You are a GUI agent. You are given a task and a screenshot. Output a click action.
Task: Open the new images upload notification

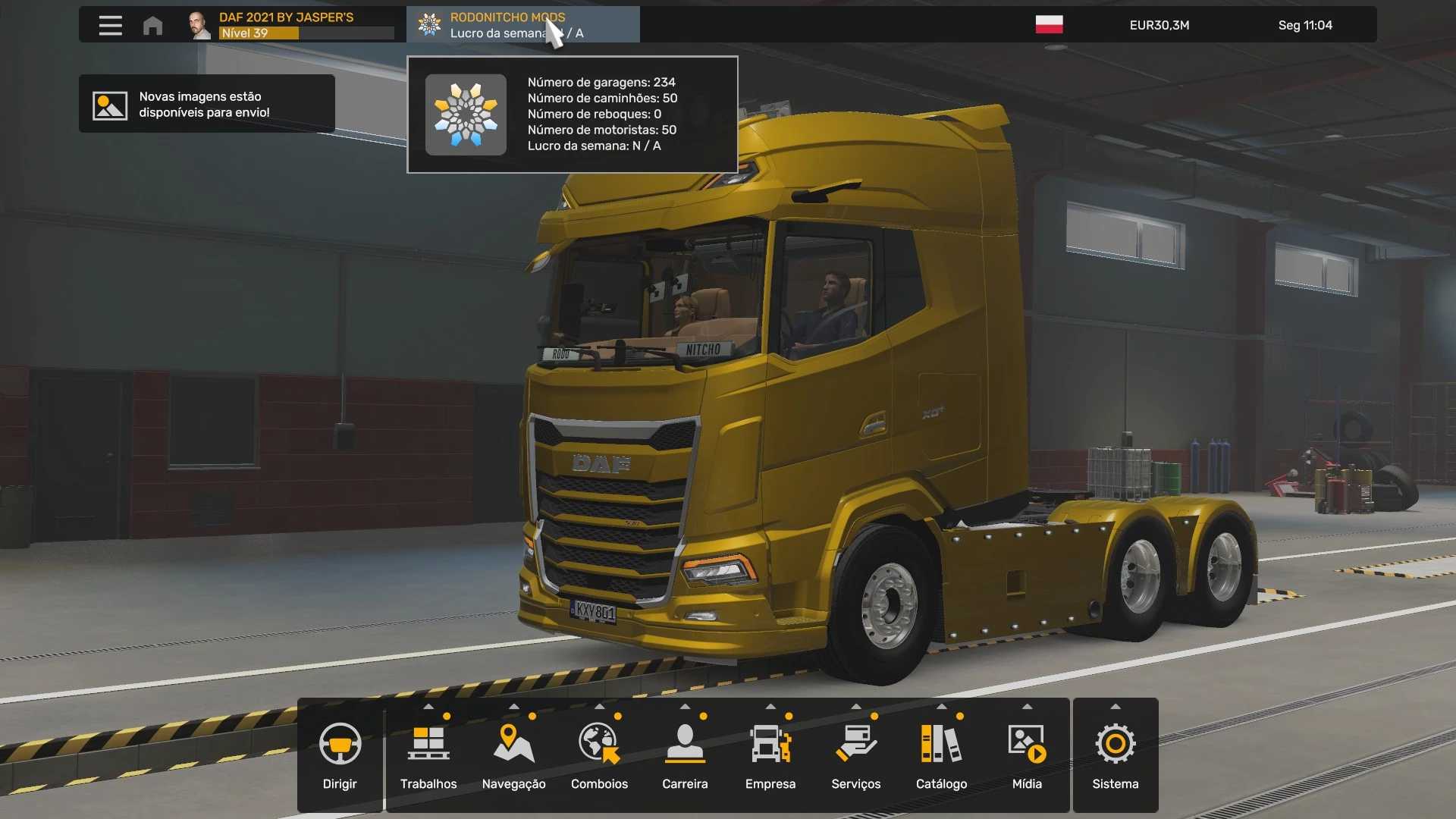(x=206, y=105)
